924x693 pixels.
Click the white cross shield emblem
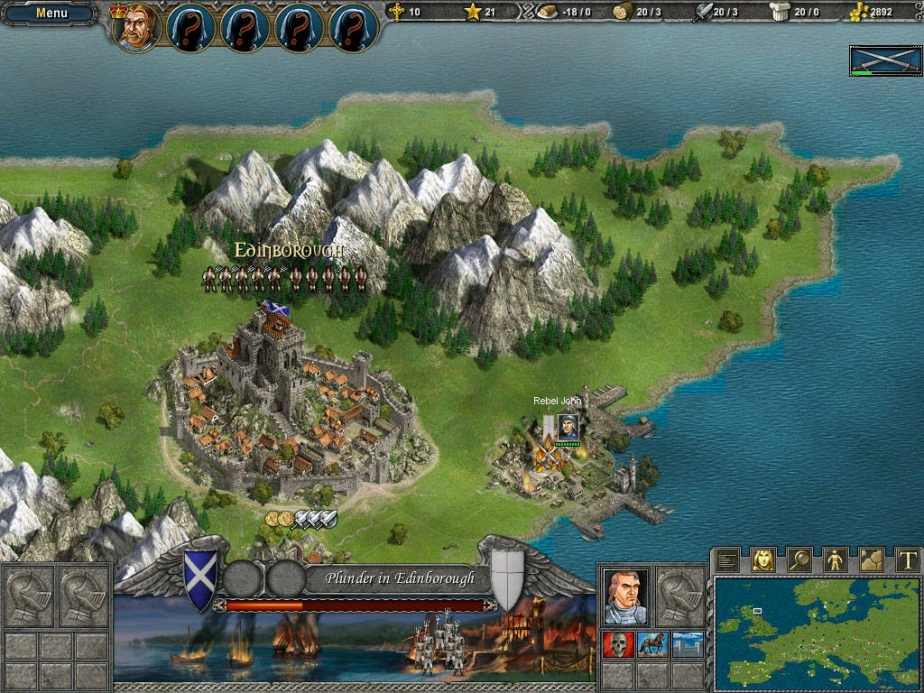point(507,579)
